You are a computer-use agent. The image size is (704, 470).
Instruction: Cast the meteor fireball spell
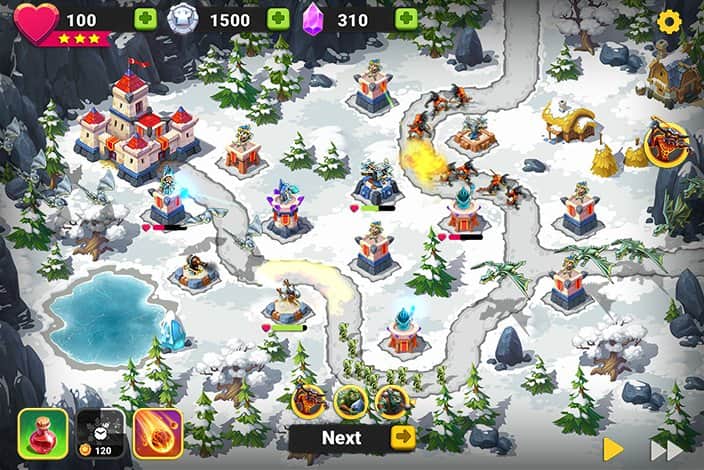tap(158, 433)
